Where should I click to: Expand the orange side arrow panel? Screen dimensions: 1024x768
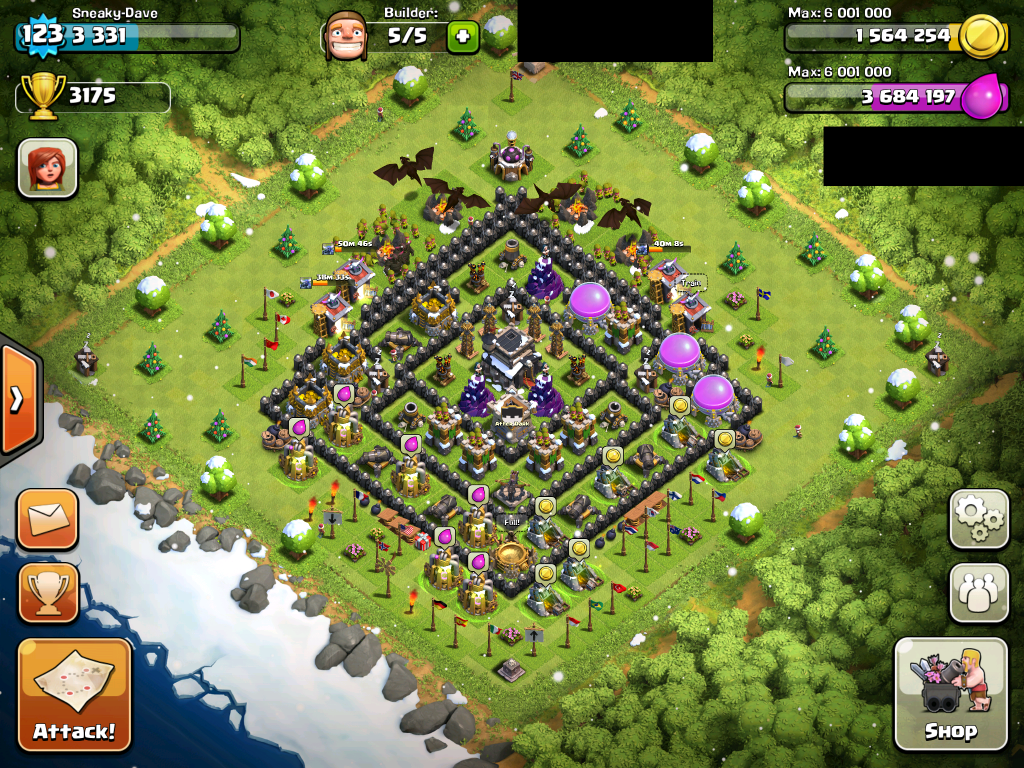[18, 399]
